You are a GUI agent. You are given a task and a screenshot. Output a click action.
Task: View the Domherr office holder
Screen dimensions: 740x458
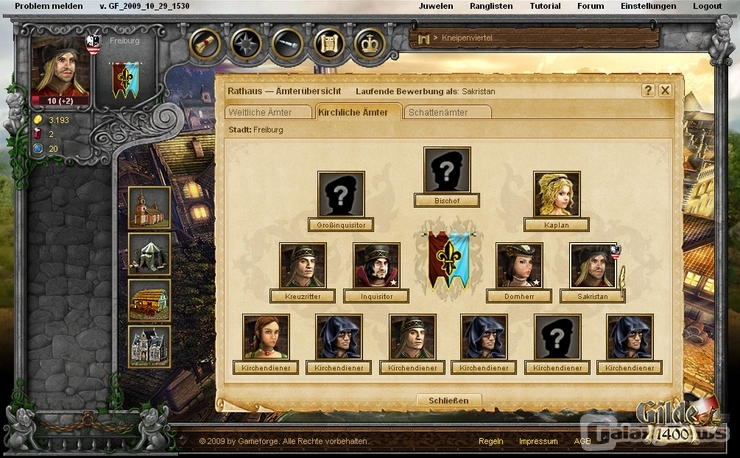point(519,265)
